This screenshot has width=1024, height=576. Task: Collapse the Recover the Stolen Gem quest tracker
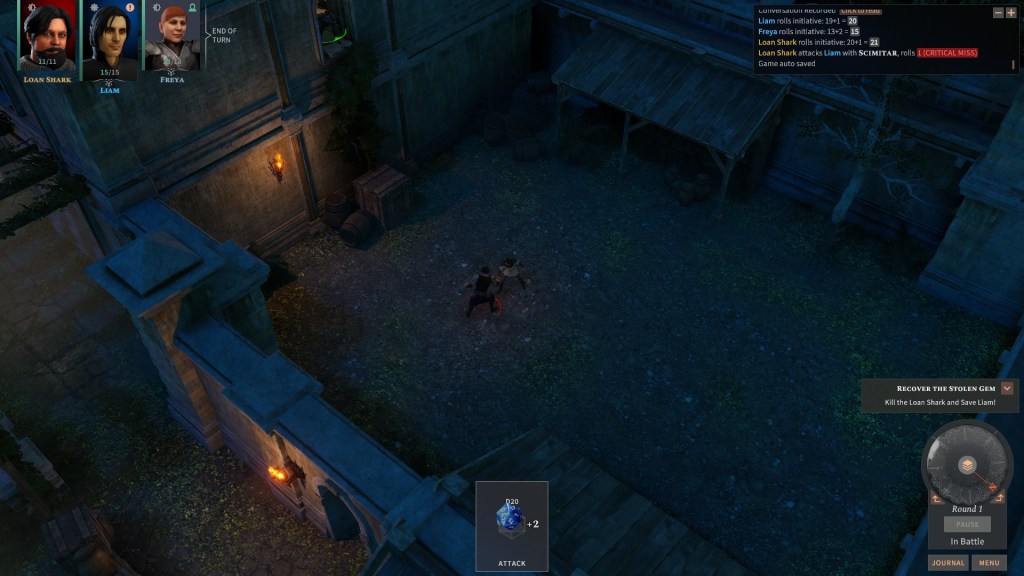1007,388
